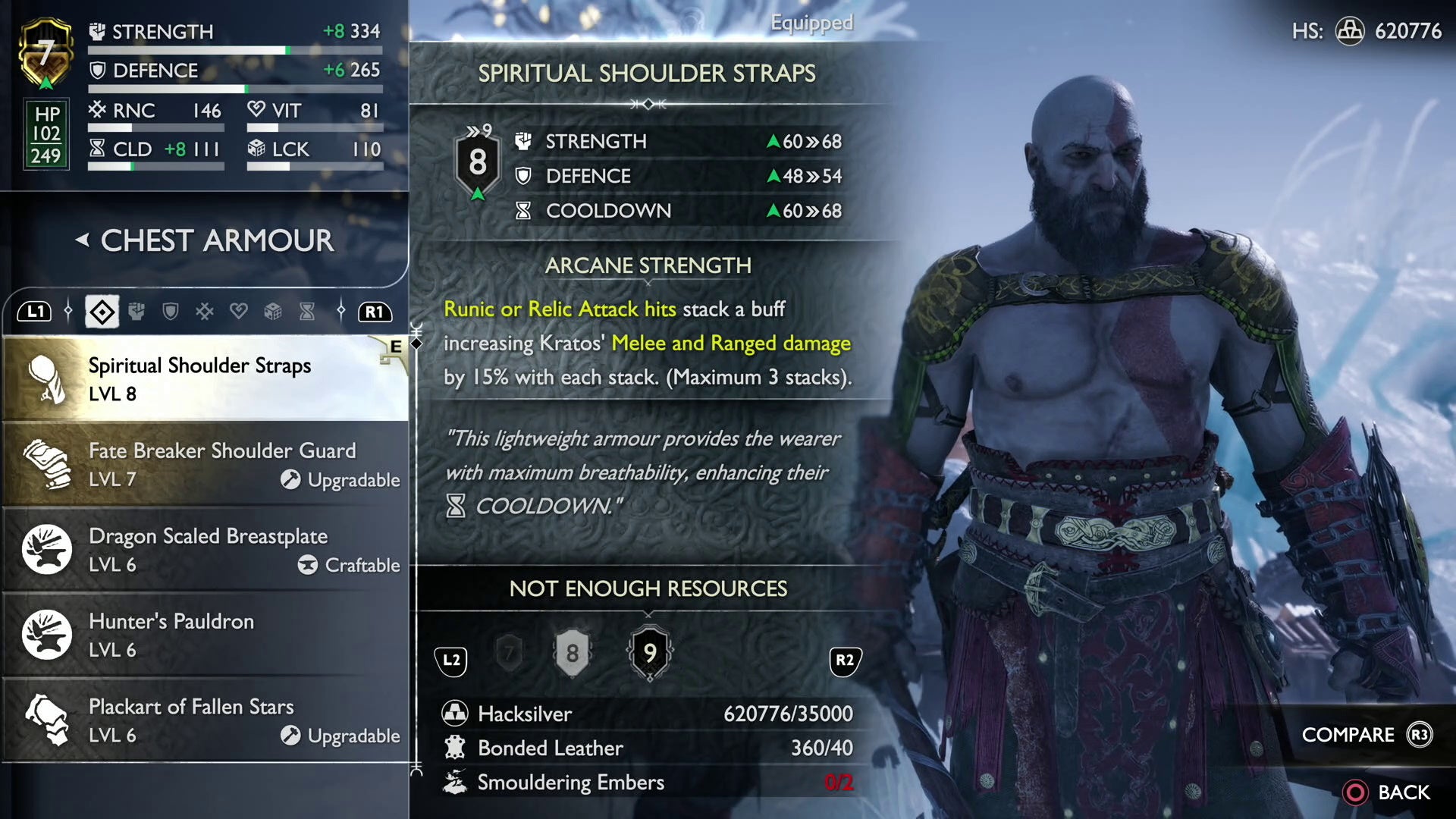This screenshot has height=819, width=1456.
Task: Select the Dragon Scaled Breastplate entry
Action: coord(205,549)
